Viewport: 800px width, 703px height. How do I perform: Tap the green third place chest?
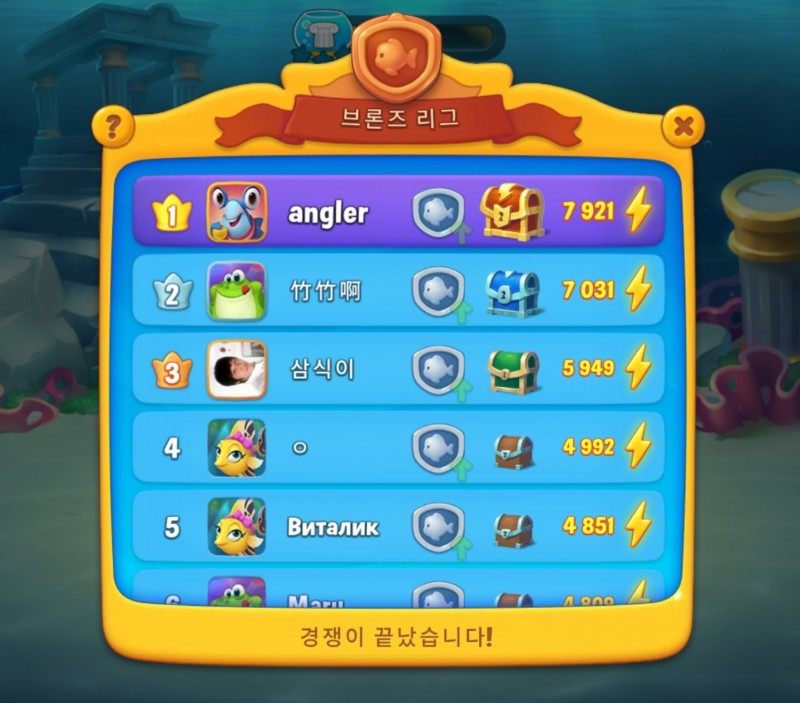513,370
